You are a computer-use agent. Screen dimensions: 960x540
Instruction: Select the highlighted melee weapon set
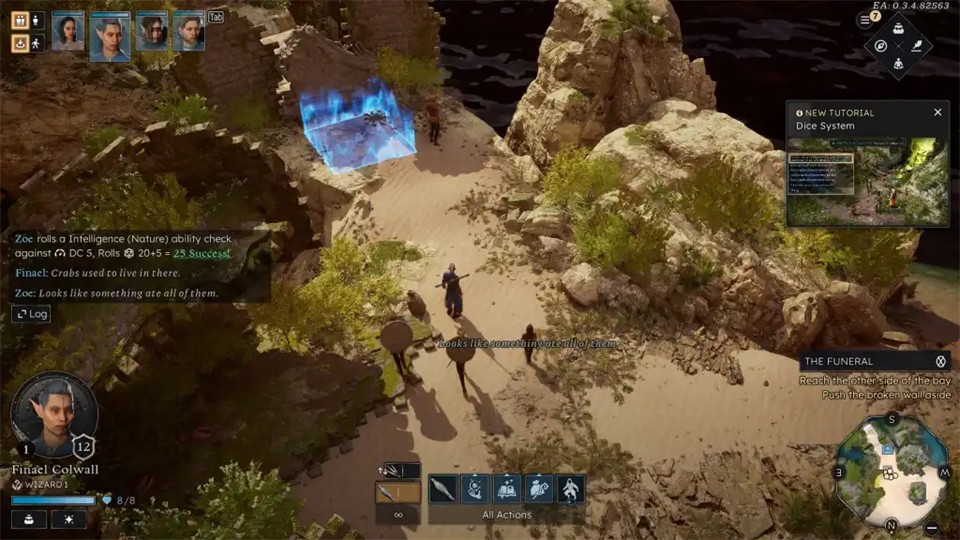pos(398,492)
